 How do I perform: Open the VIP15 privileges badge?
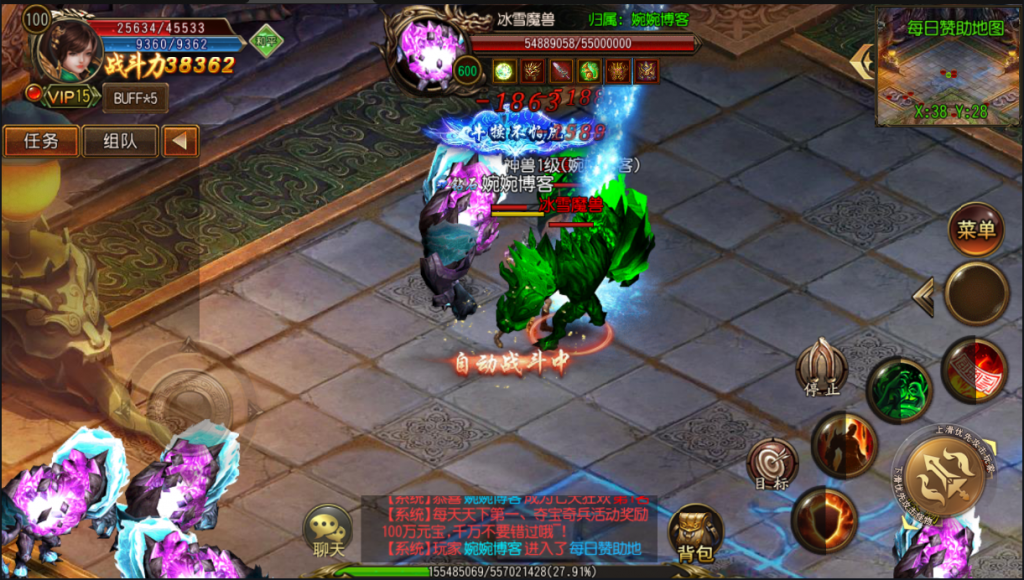67,97
